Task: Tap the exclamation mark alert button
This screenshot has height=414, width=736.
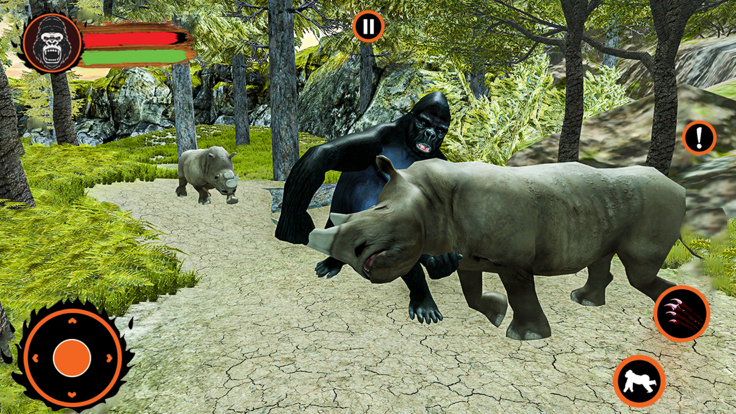Action: (x=699, y=138)
